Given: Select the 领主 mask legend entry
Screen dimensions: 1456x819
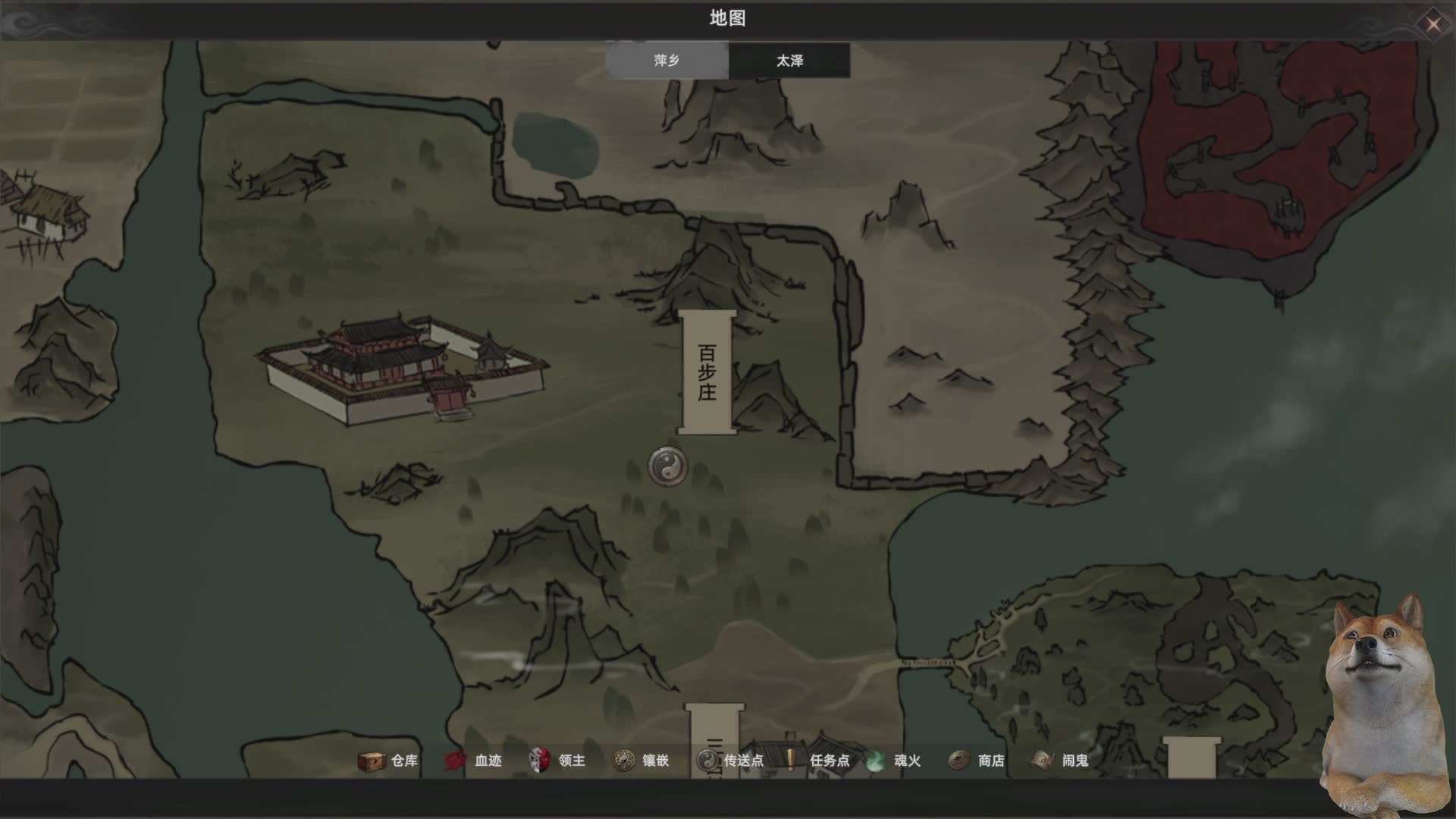Looking at the screenshot, I should [x=557, y=761].
